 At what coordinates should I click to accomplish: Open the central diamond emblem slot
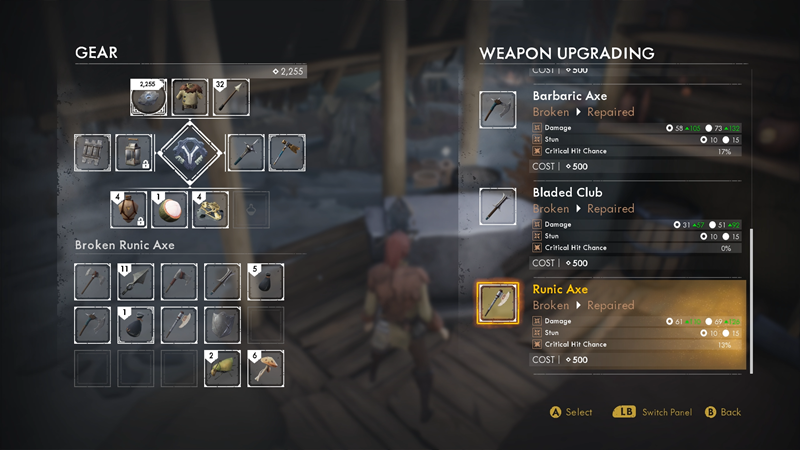pyautogui.click(x=190, y=153)
